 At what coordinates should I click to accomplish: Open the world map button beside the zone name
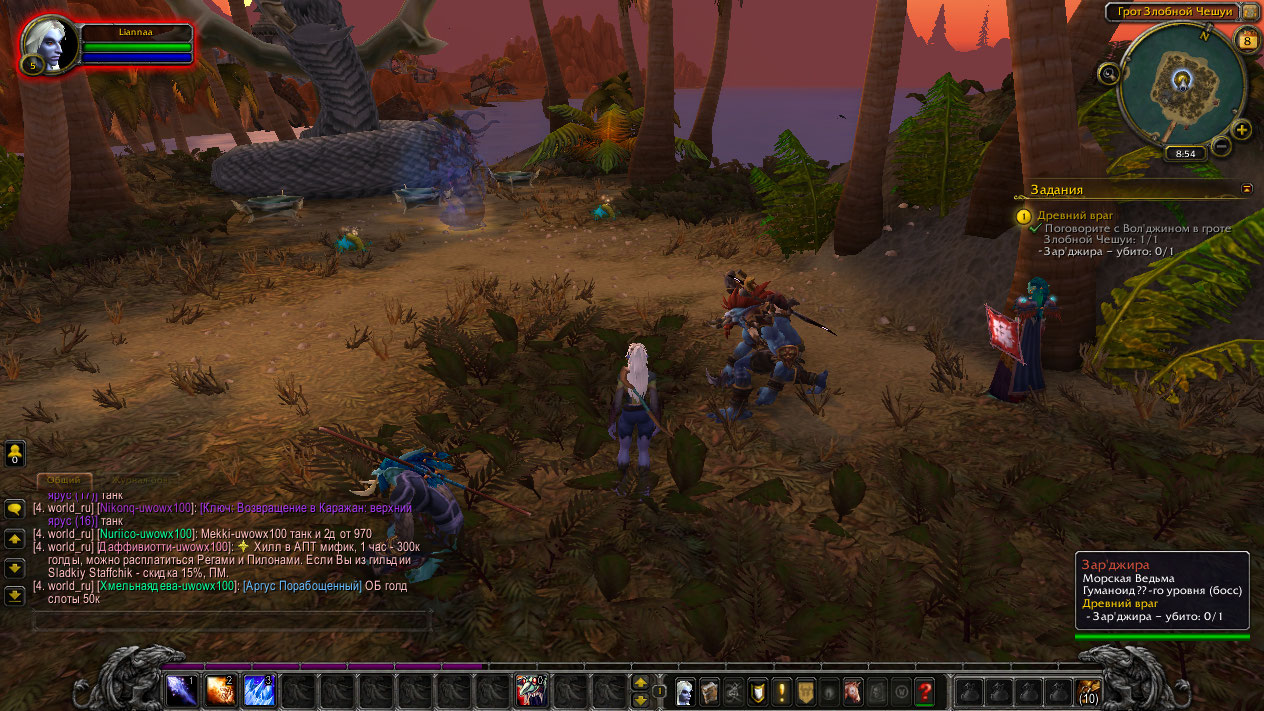1250,12
